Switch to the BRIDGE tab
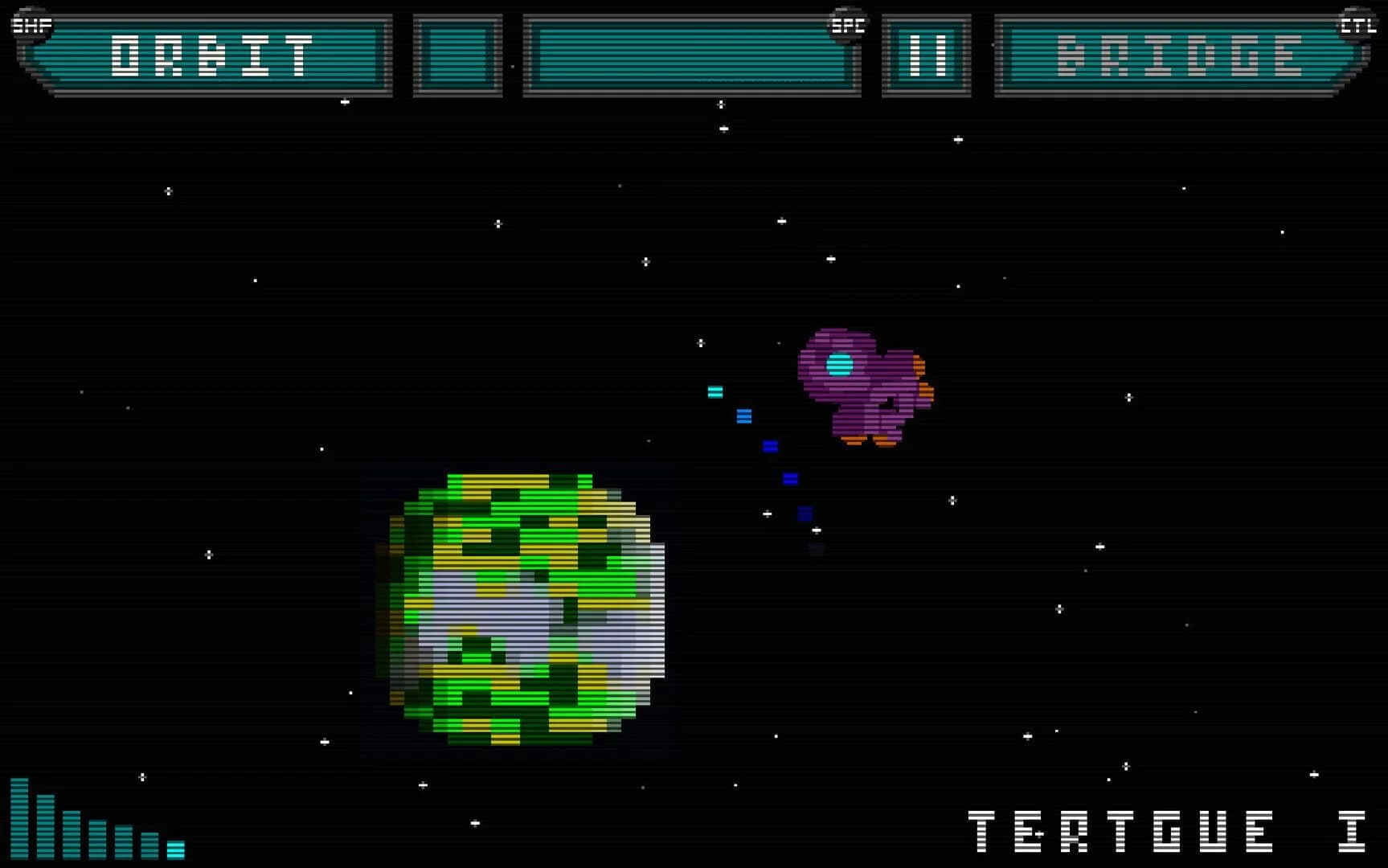1388x868 pixels. [1179, 55]
